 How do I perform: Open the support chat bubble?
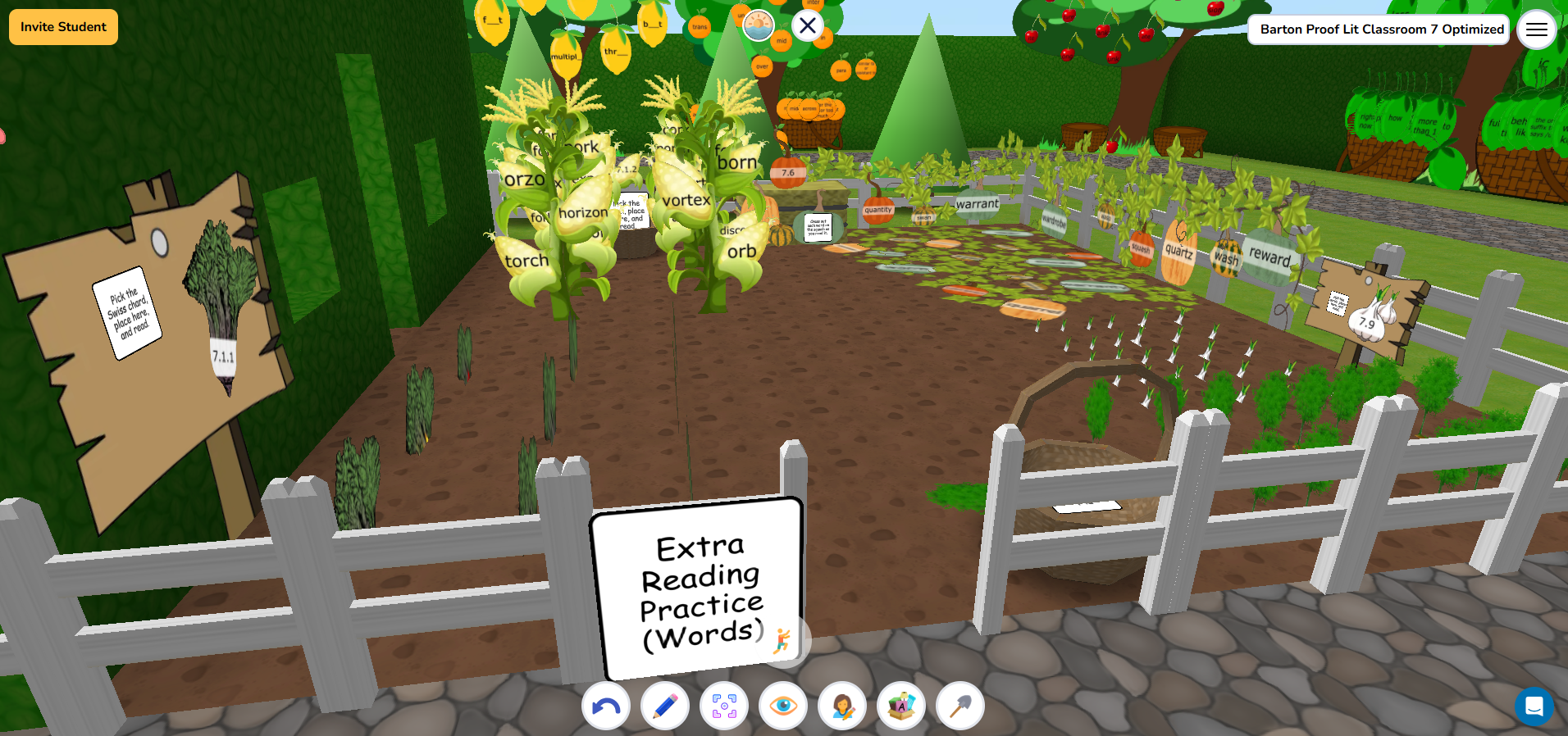coord(1534,706)
